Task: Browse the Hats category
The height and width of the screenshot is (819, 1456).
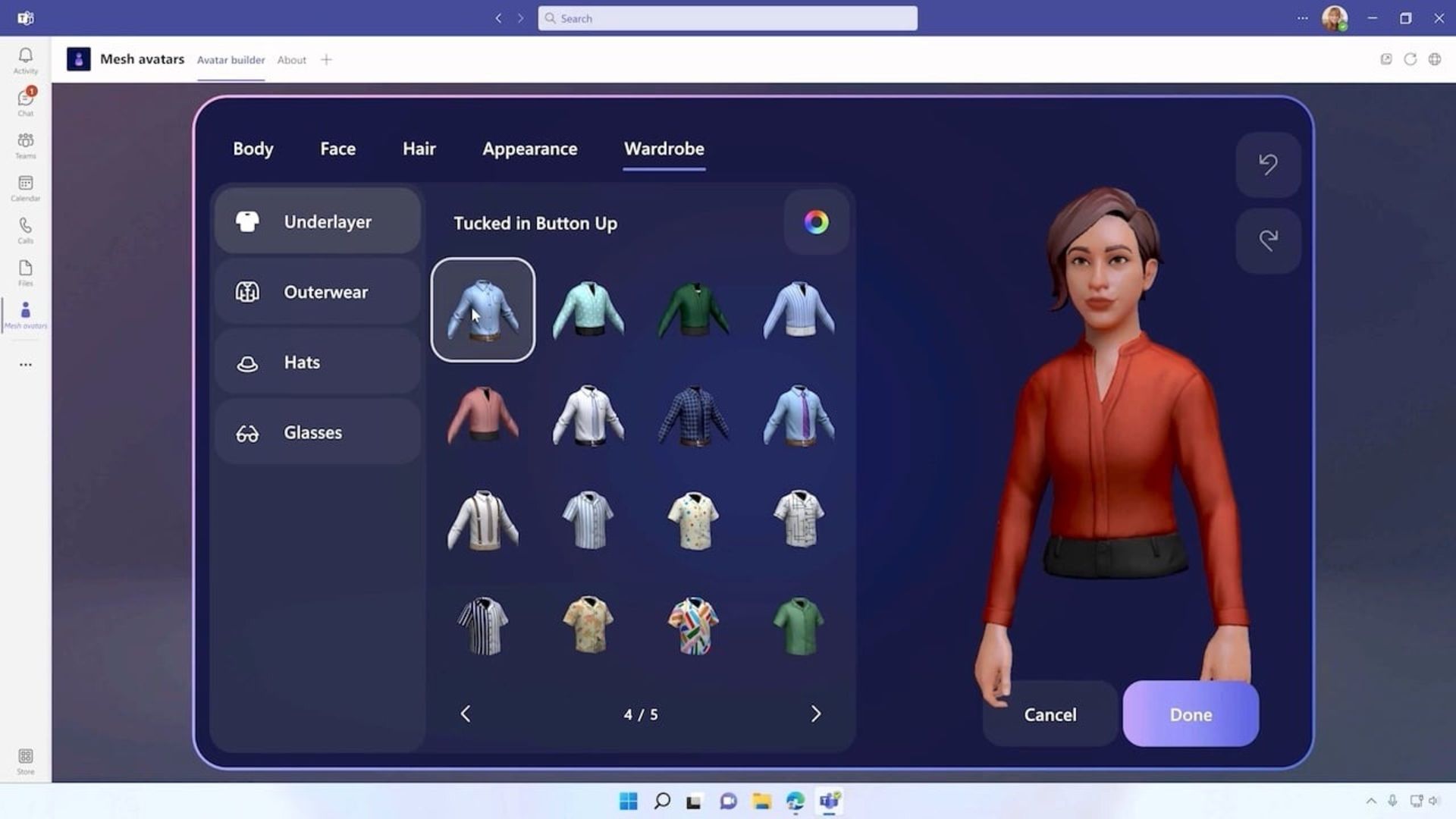Action: point(317,362)
